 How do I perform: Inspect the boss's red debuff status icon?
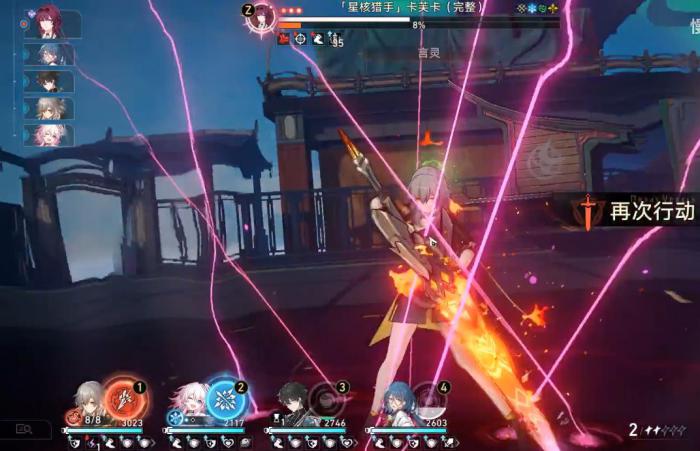pos(283,38)
